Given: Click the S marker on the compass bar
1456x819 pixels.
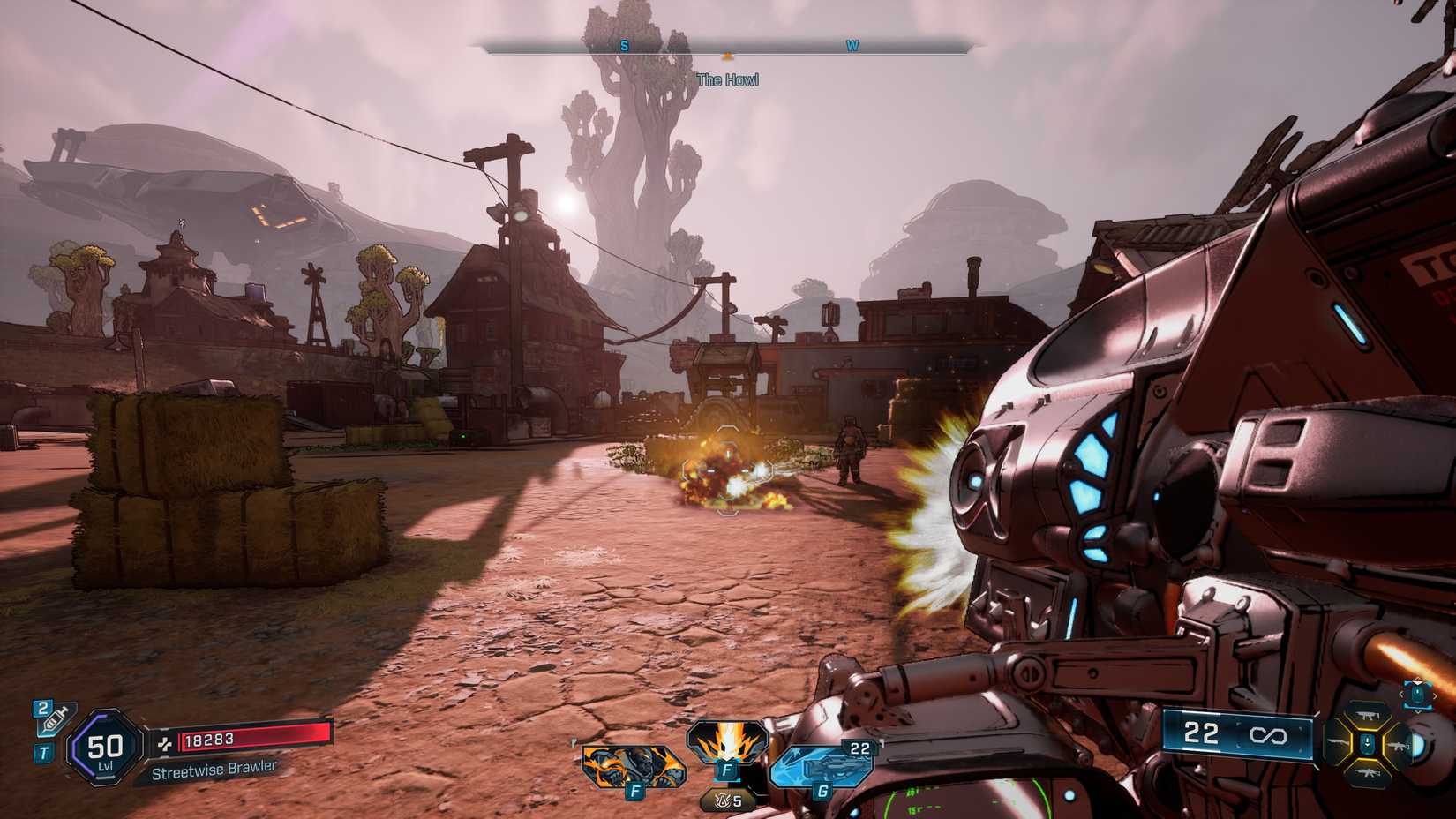Looking at the screenshot, I should coord(622,46).
